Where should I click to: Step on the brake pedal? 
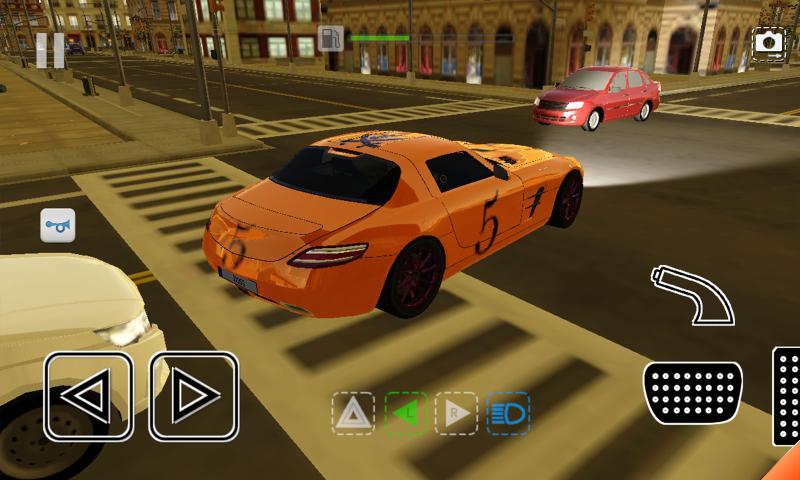pos(692,392)
